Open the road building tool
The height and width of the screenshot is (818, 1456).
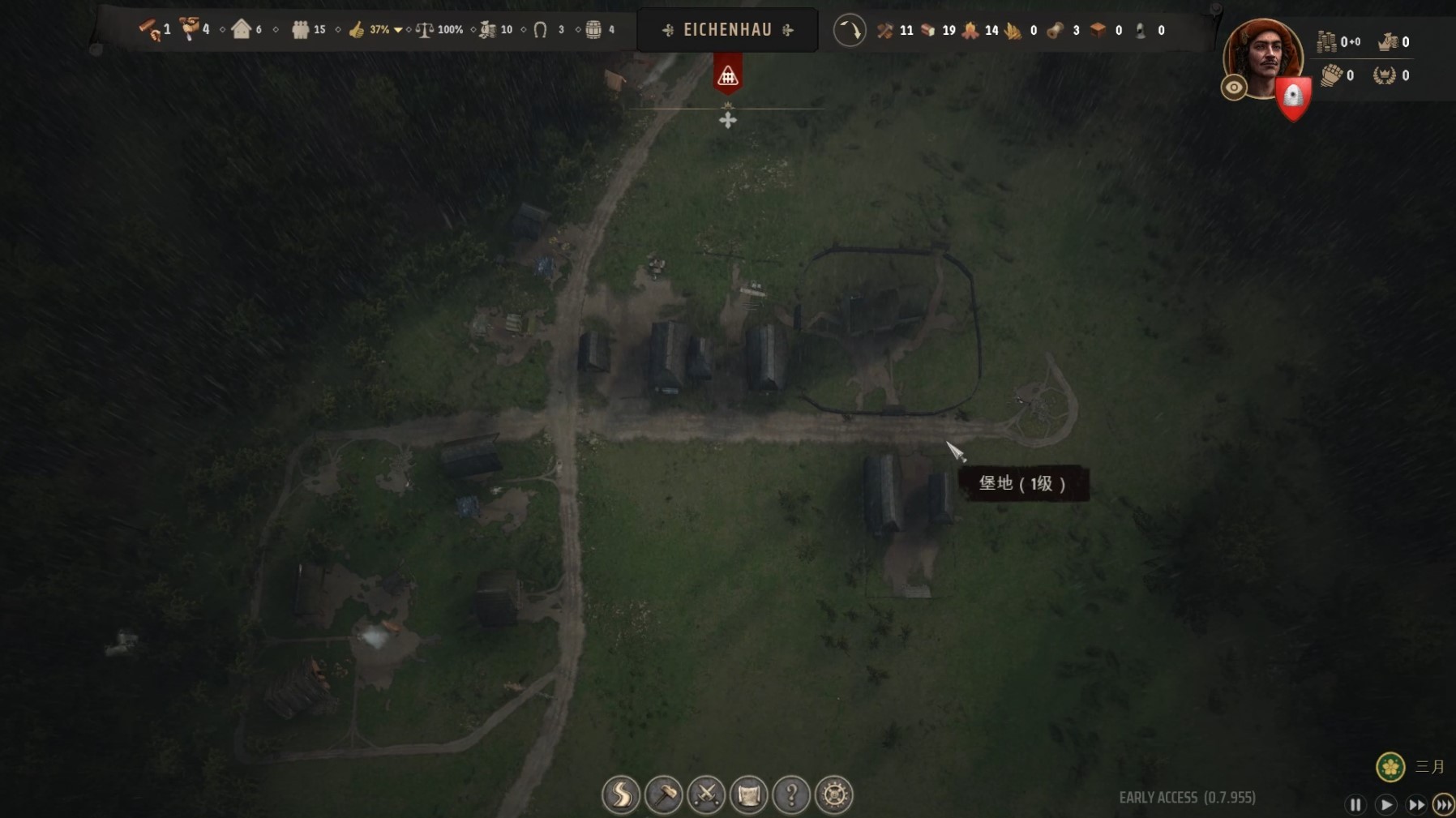[621, 794]
